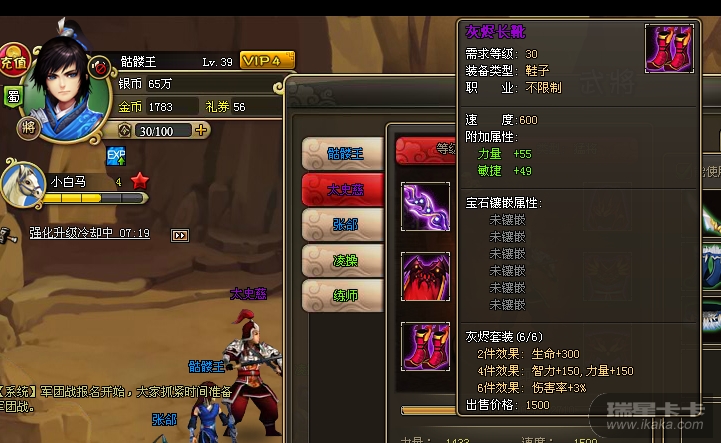The image size is (721, 443).
Task: Click the EXP boost buff icon
Action: point(115,155)
